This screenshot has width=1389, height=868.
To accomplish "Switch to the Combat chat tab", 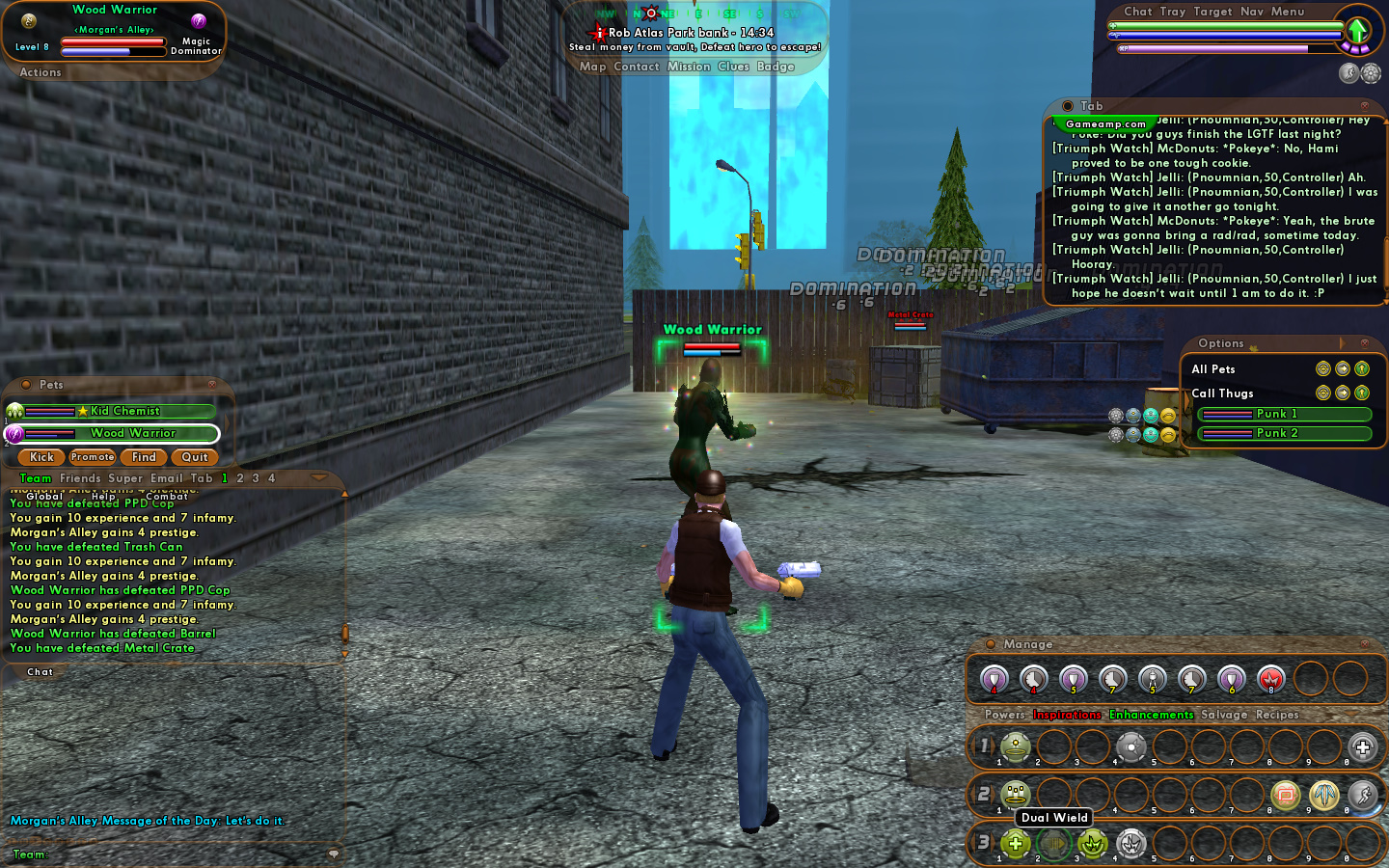I will coord(167,497).
